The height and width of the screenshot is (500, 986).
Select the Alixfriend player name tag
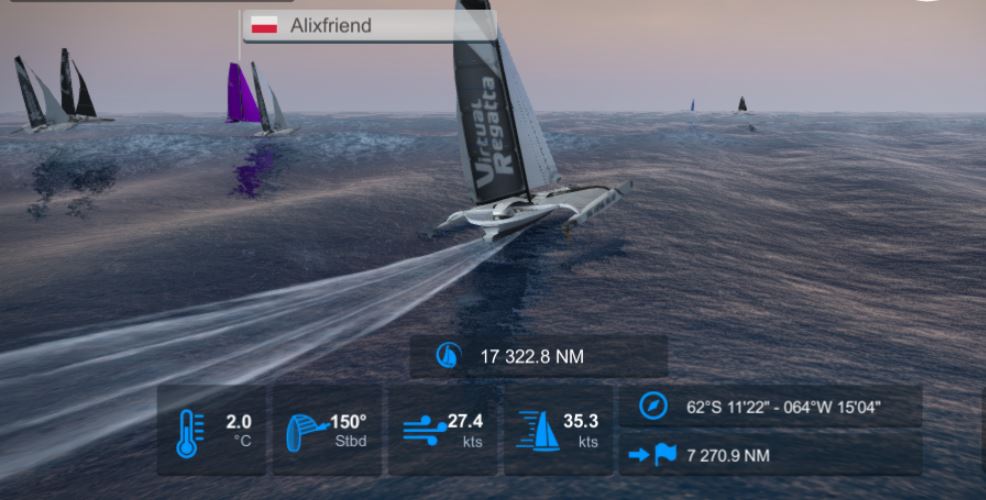(x=368, y=26)
